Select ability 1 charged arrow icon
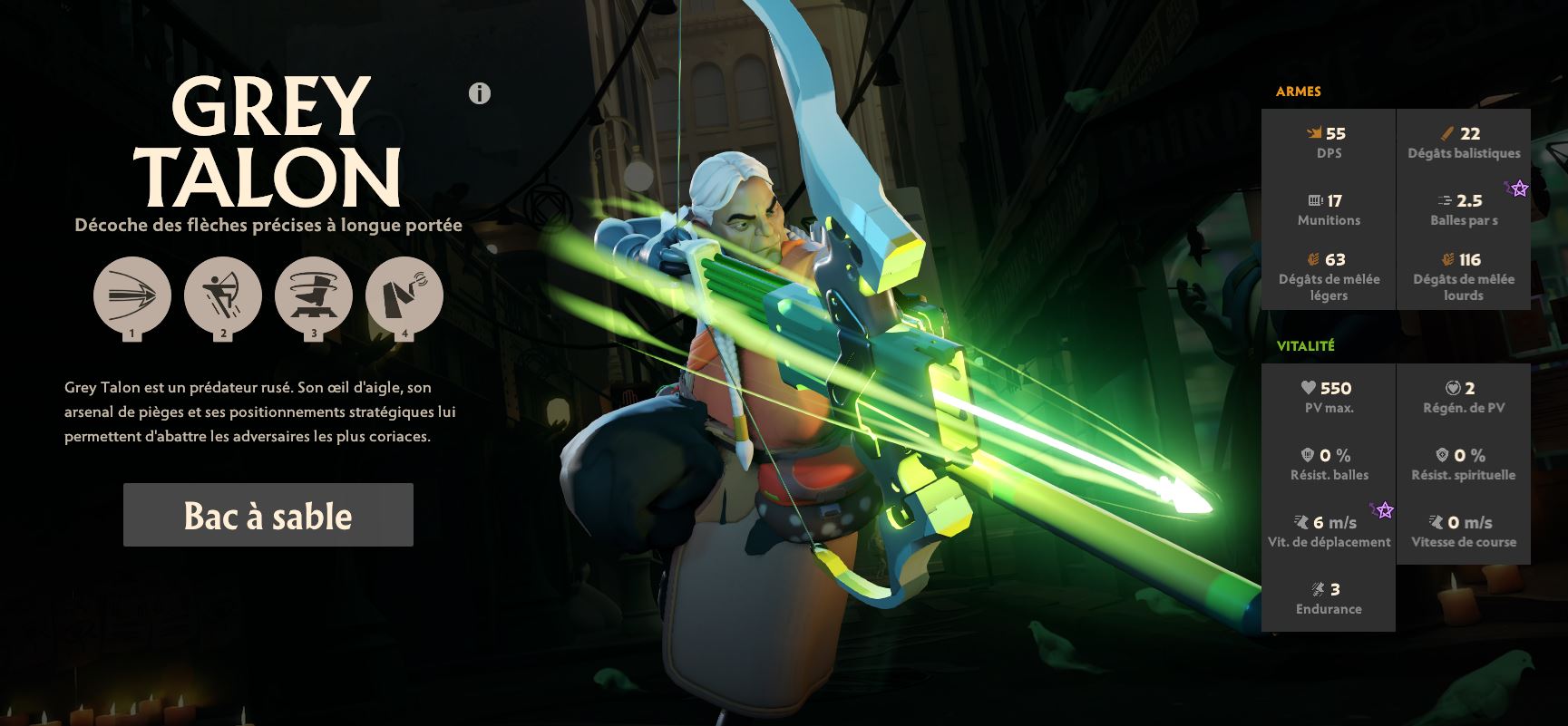Viewport: 1568px width, 726px height. coord(131,295)
